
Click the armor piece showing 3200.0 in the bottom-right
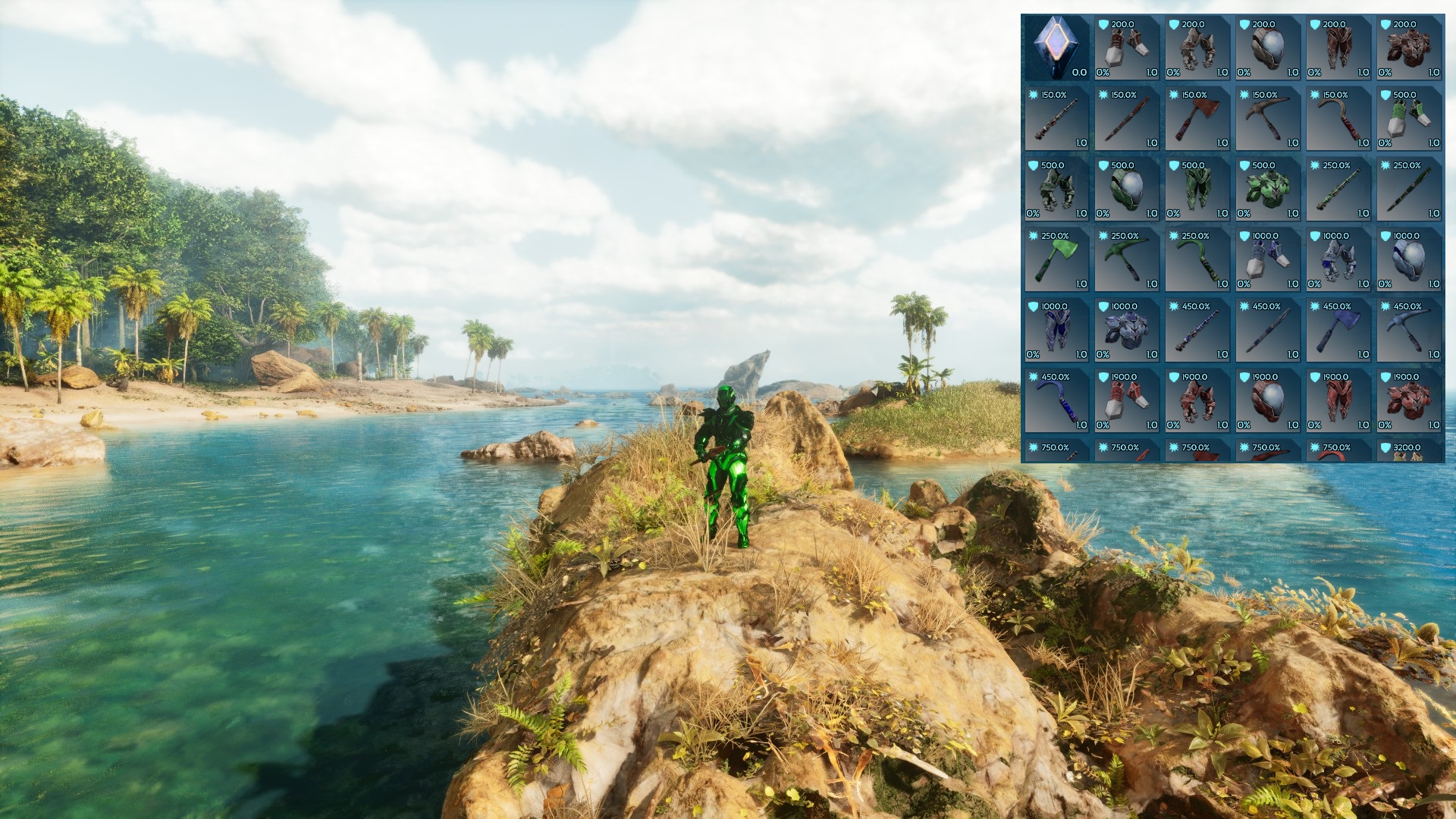(x=1409, y=453)
